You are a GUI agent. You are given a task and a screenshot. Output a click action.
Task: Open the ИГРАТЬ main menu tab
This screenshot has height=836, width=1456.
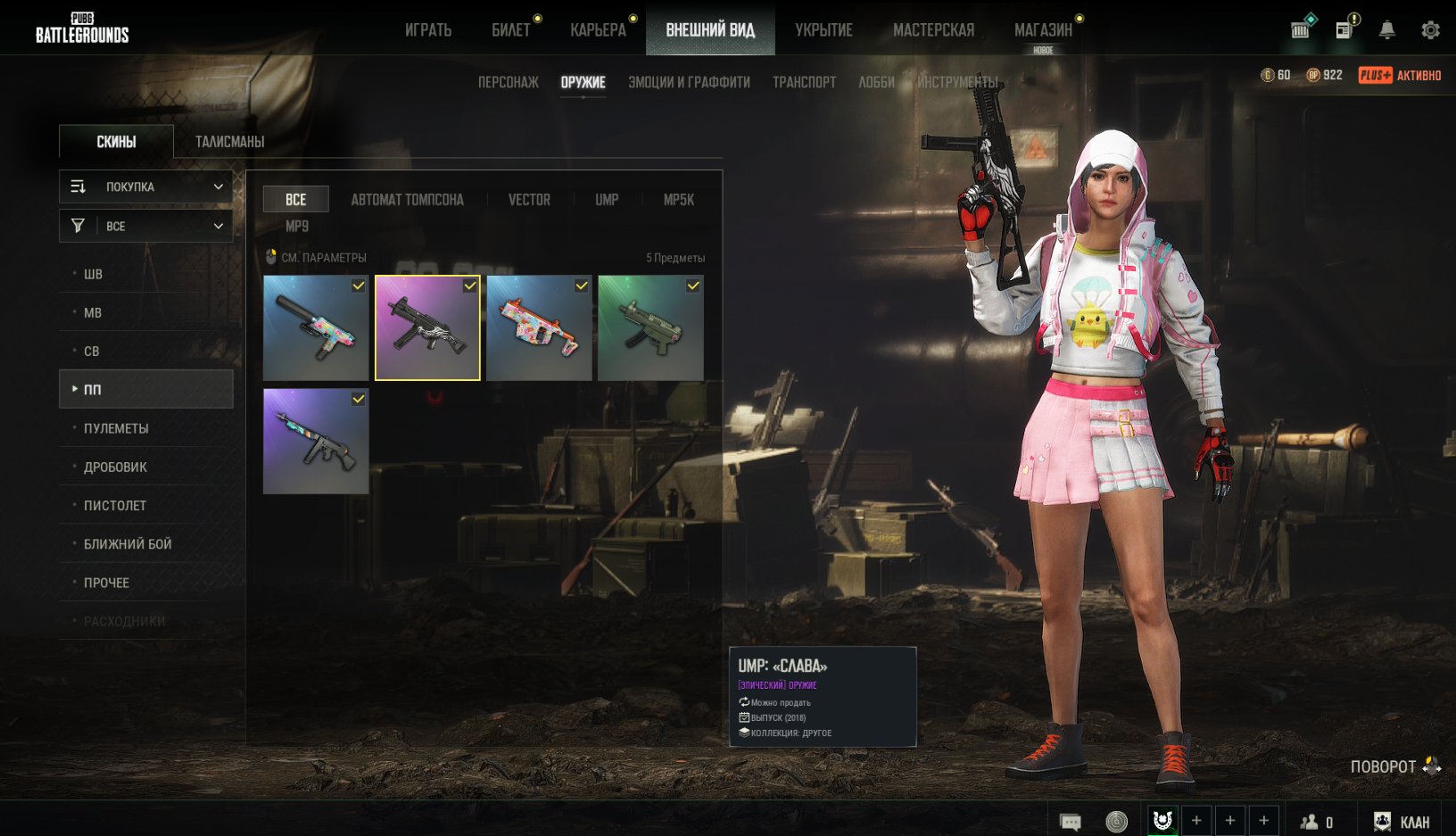click(x=428, y=30)
